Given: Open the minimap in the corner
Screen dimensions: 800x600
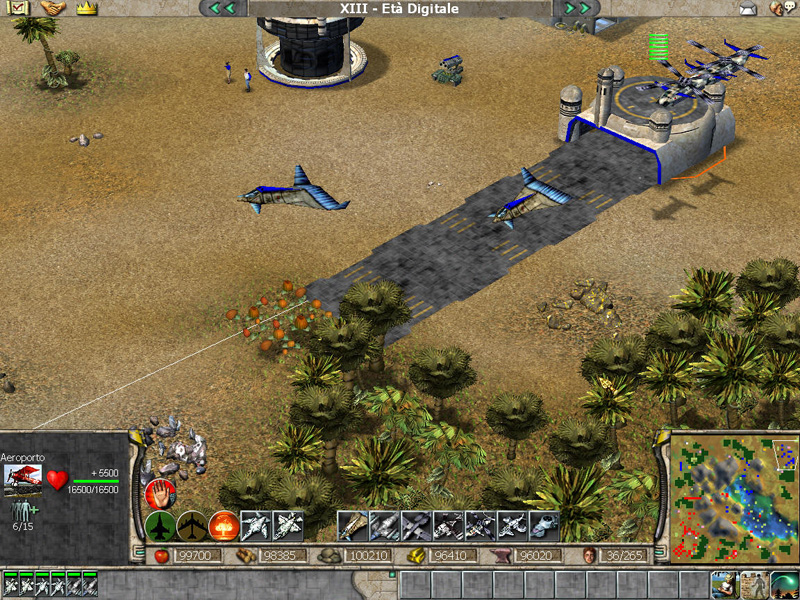Looking at the screenshot, I should [x=733, y=497].
